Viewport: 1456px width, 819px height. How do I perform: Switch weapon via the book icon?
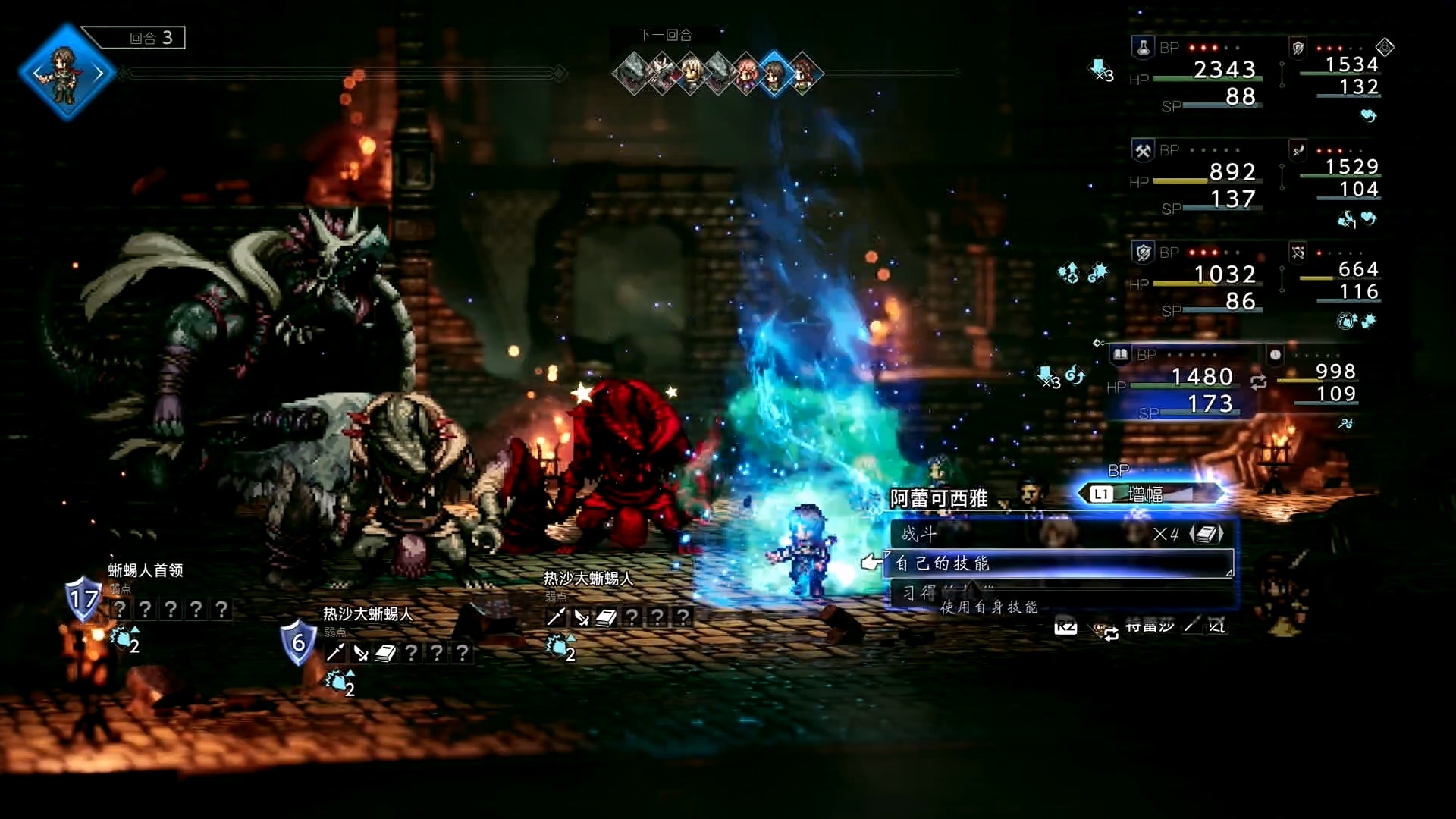point(1206,534)
